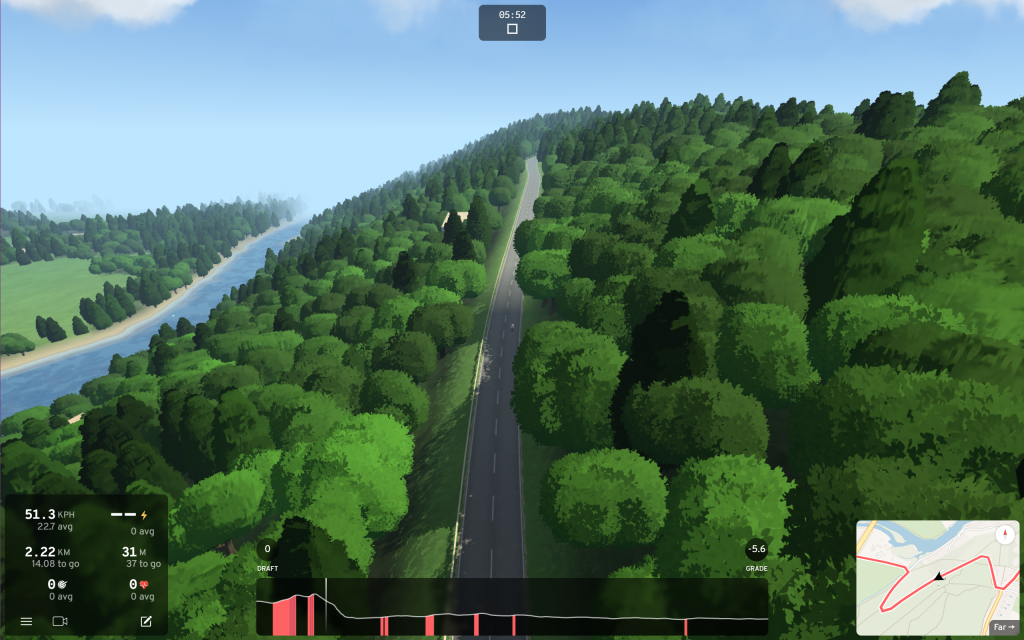
Task: Click the elevation profile bar
Action: 512,608
